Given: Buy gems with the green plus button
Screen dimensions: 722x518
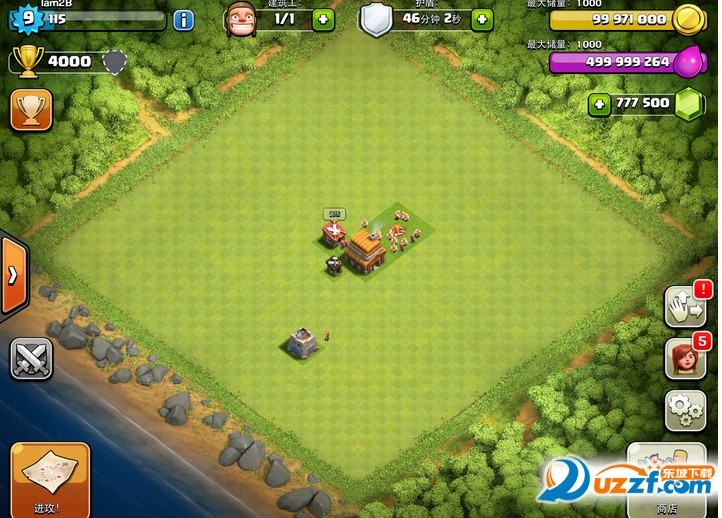Looking at the screenshot, I should pos(600,103).
